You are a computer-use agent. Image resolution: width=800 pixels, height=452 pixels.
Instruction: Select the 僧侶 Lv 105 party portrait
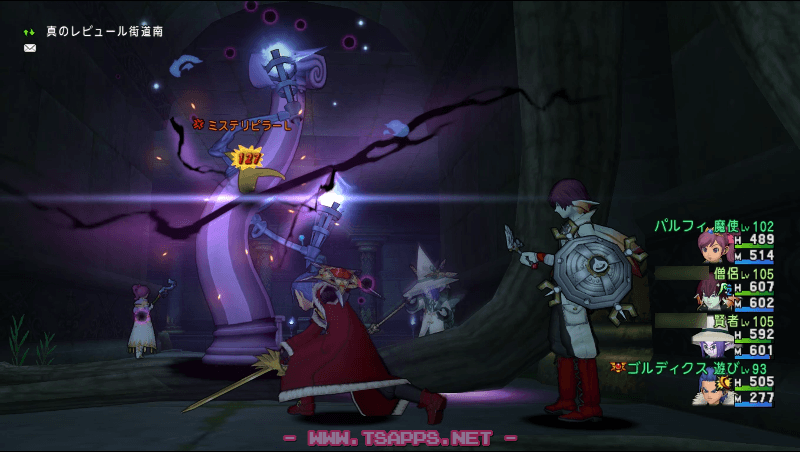point(717,295)
